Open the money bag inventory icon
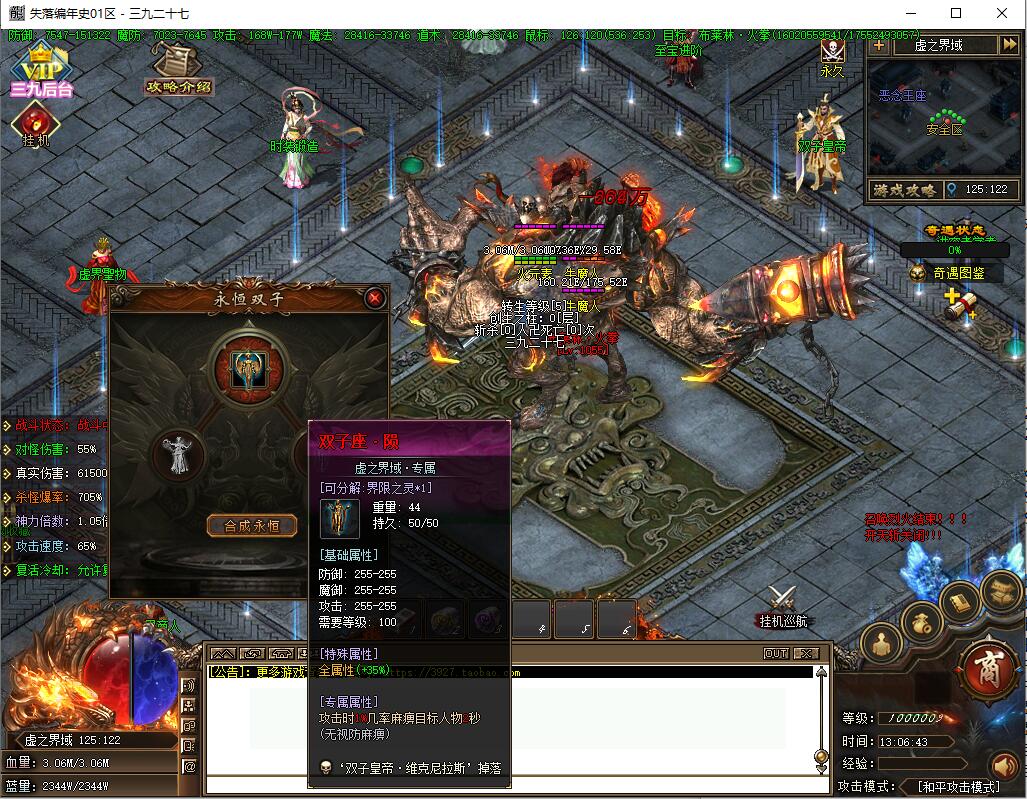Screen dimensions: 1027x799 922,624
